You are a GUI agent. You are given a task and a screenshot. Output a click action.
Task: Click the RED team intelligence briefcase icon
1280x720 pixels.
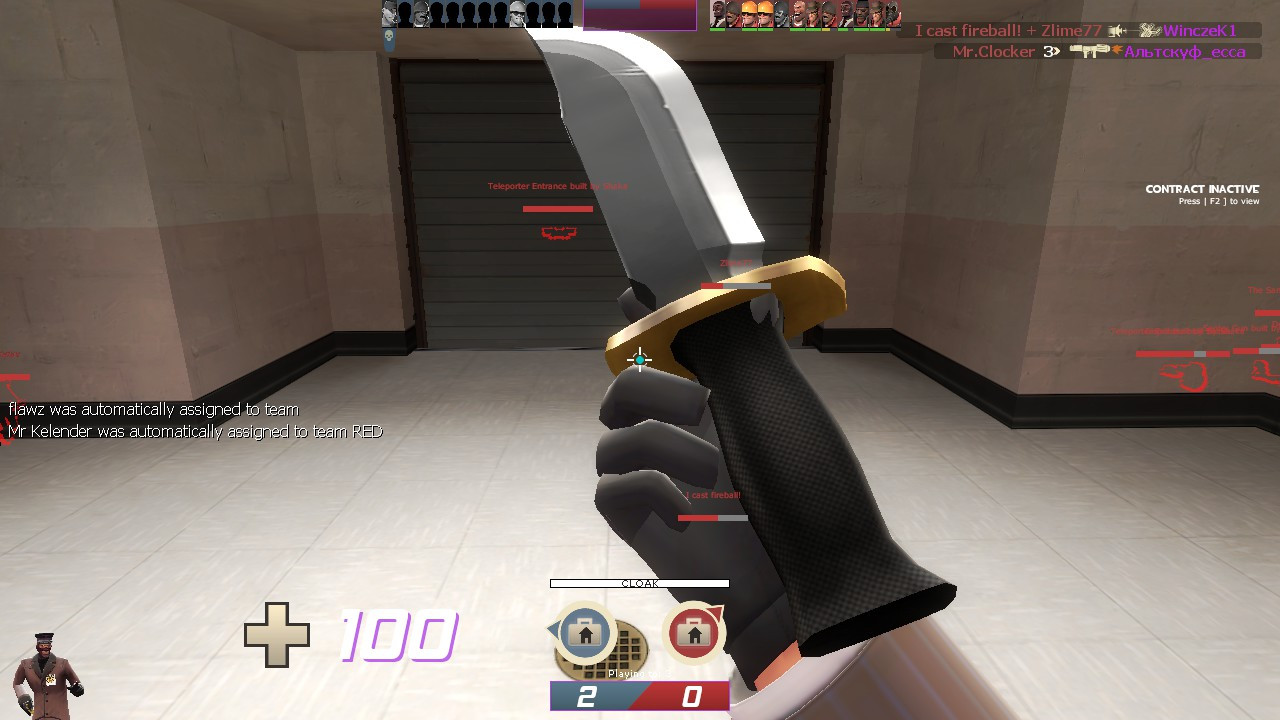click(695, 633)
